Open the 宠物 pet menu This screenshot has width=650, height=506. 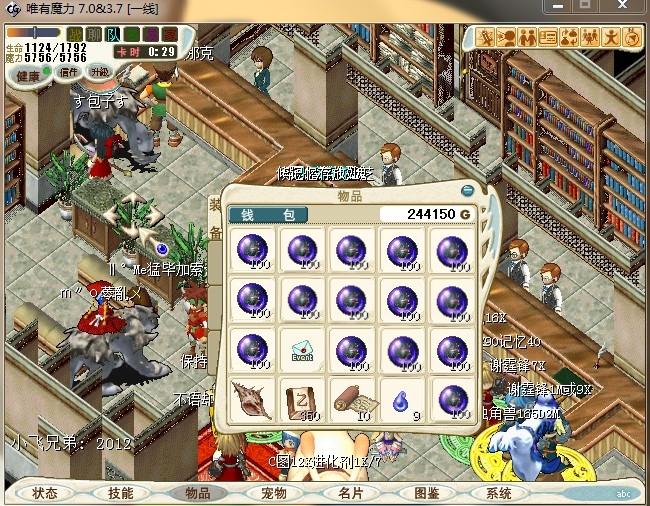tap(274, 493)
